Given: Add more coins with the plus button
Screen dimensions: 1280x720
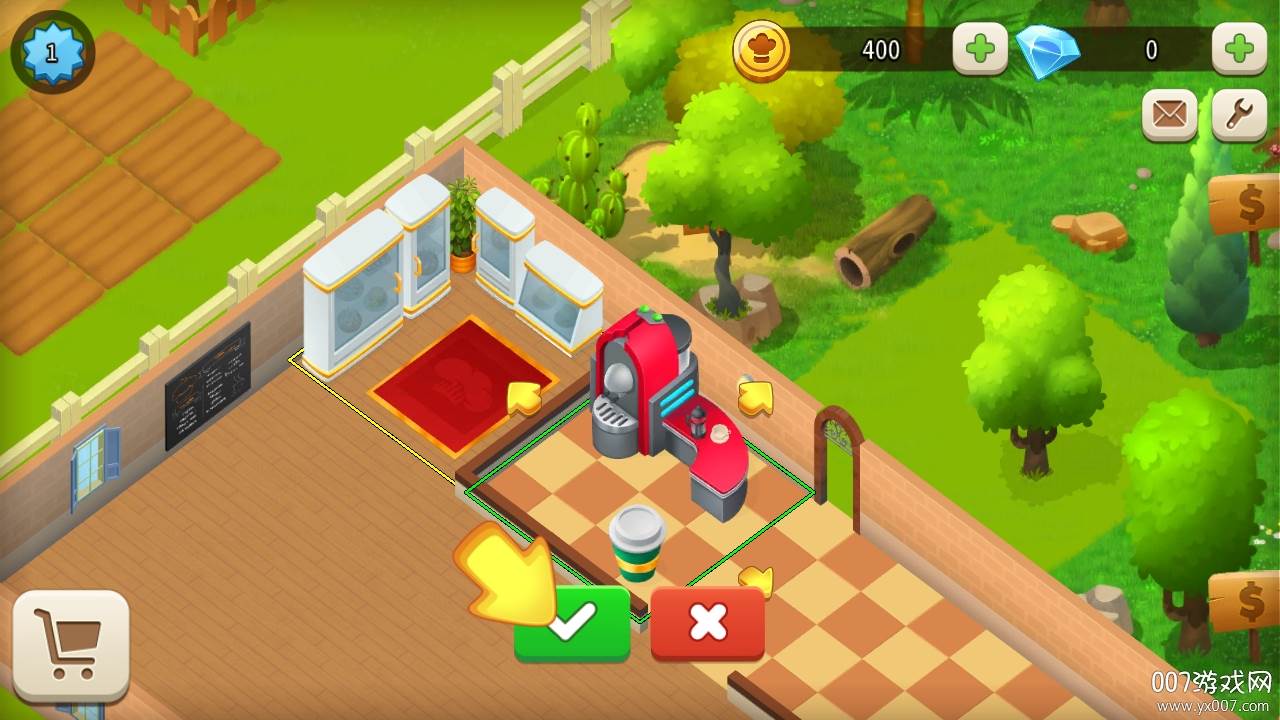Looking at the screenshot, I should tap(979, 49).
